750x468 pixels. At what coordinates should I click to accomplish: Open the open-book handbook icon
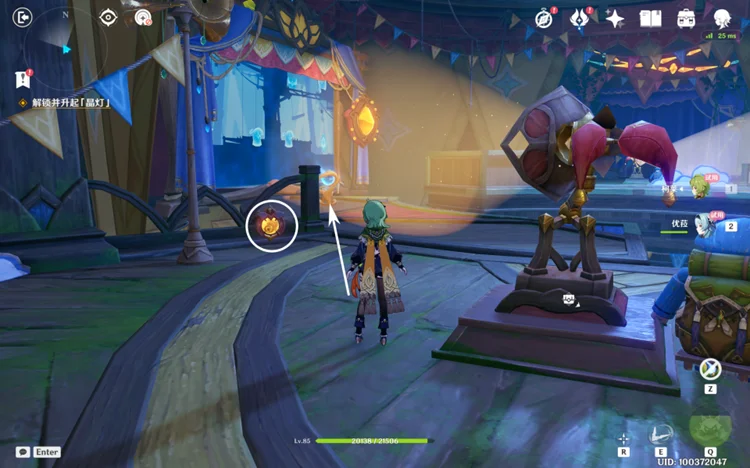point(650,18)
